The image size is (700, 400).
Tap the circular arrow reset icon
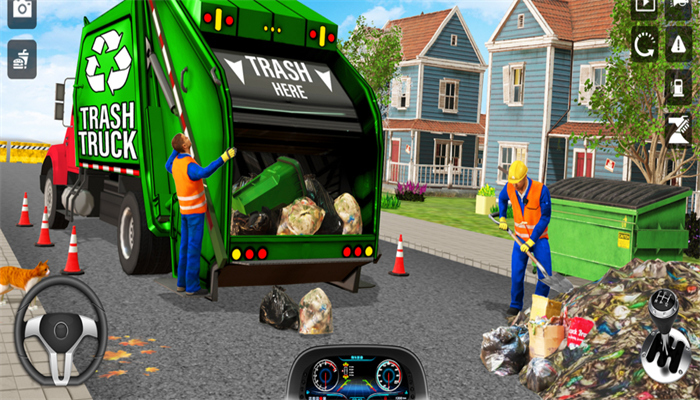(645, 44)
